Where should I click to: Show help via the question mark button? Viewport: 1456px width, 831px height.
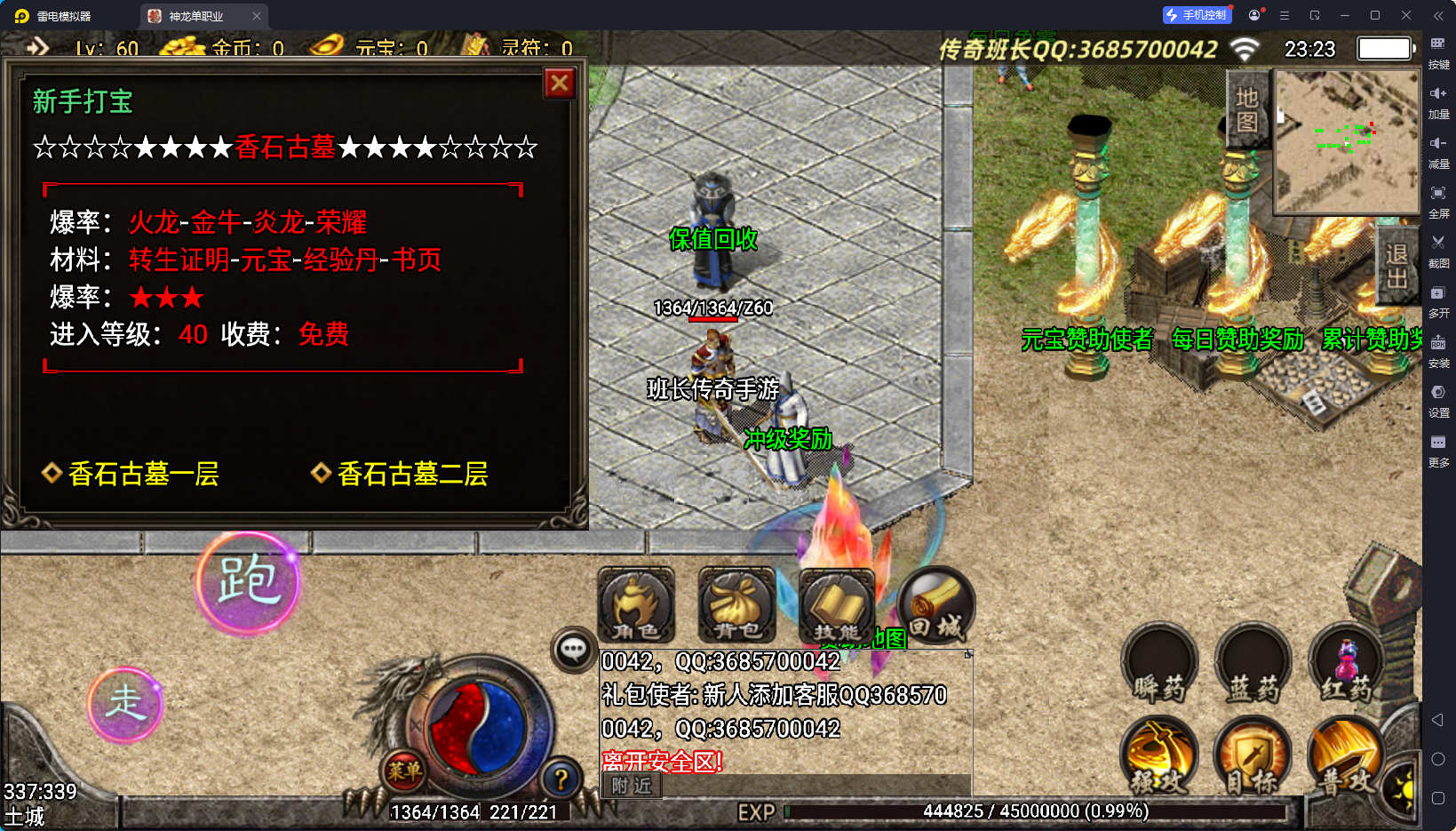point(561,779)
